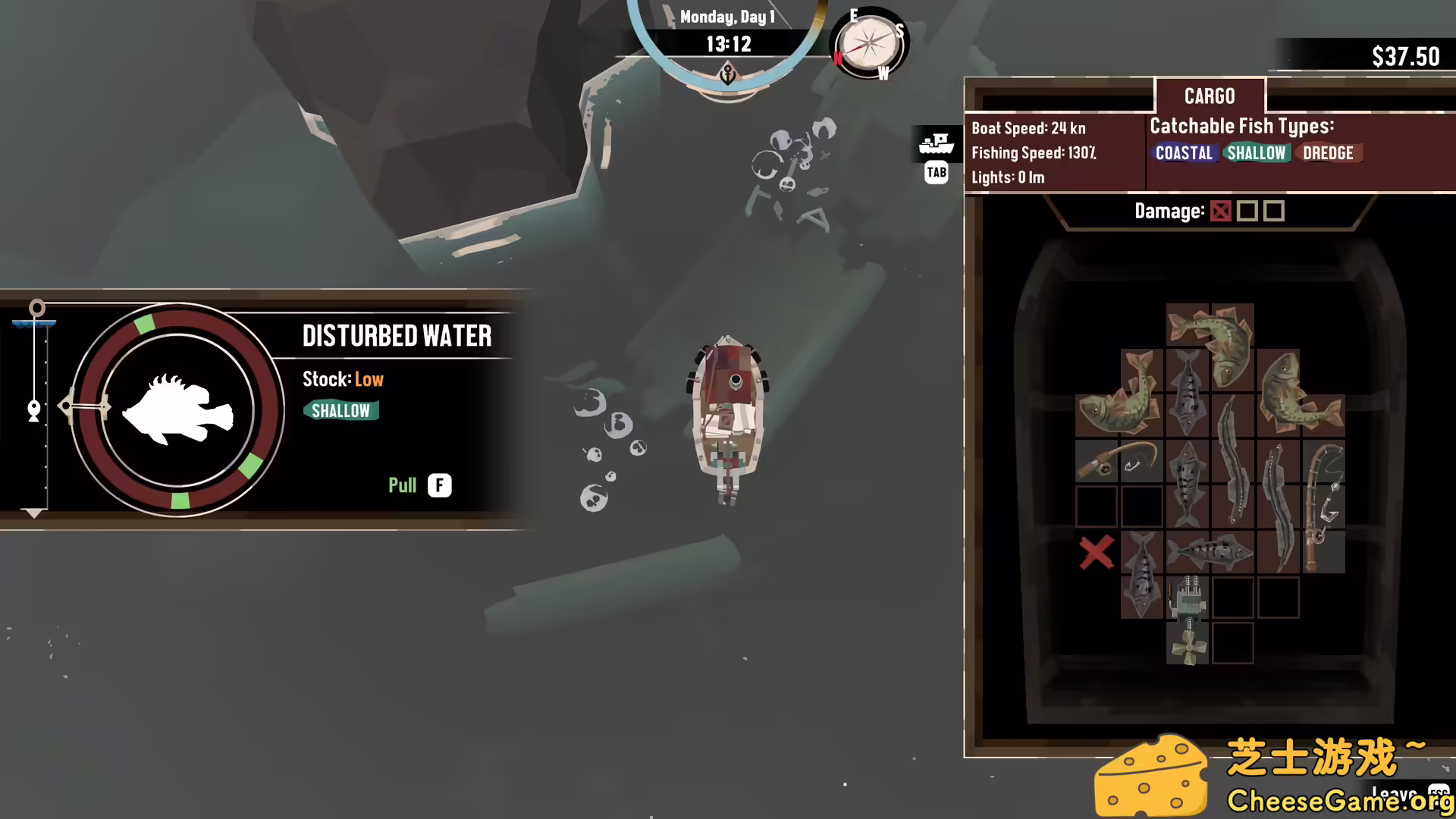Screen dimensions: 1456x819
Task: Select the DREDGE fish type tag
Action: tap(1328, 153)
